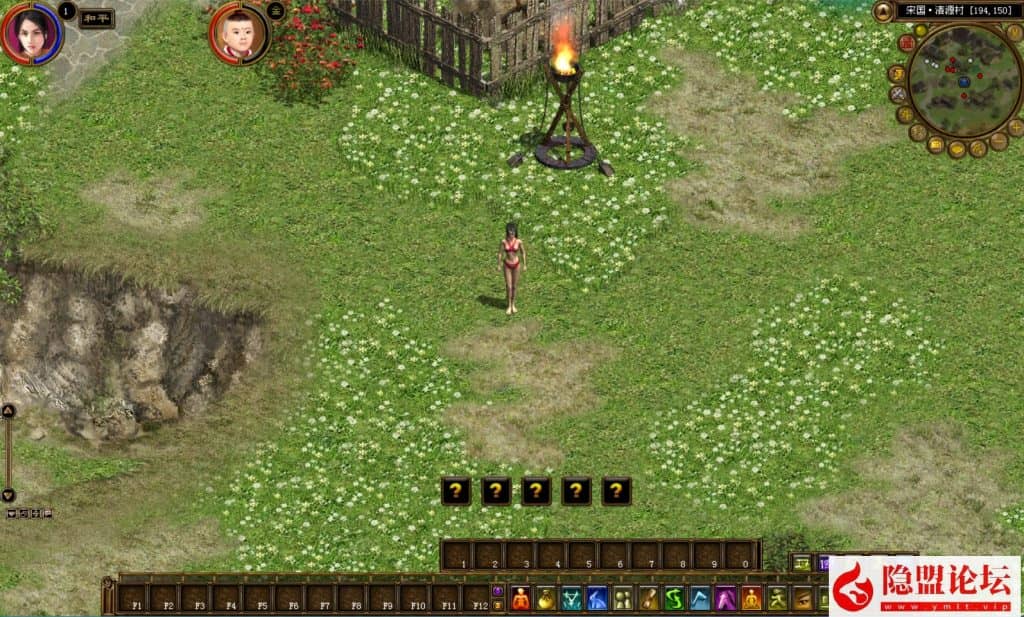Select the scroll icon in the menu bar
The width and height of the screenshot is (1024, 617).
click(x=648, y=598)
